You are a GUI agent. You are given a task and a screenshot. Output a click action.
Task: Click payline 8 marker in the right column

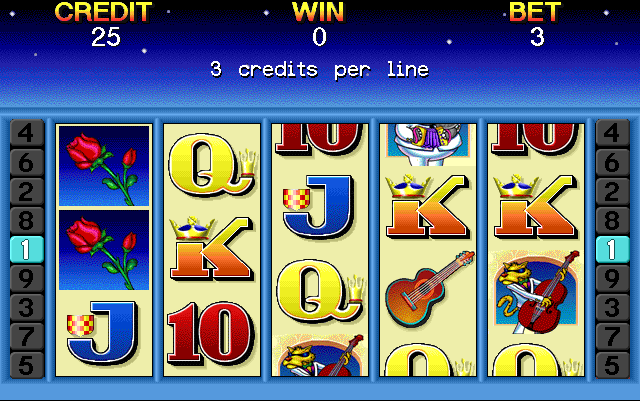point(612,220)
